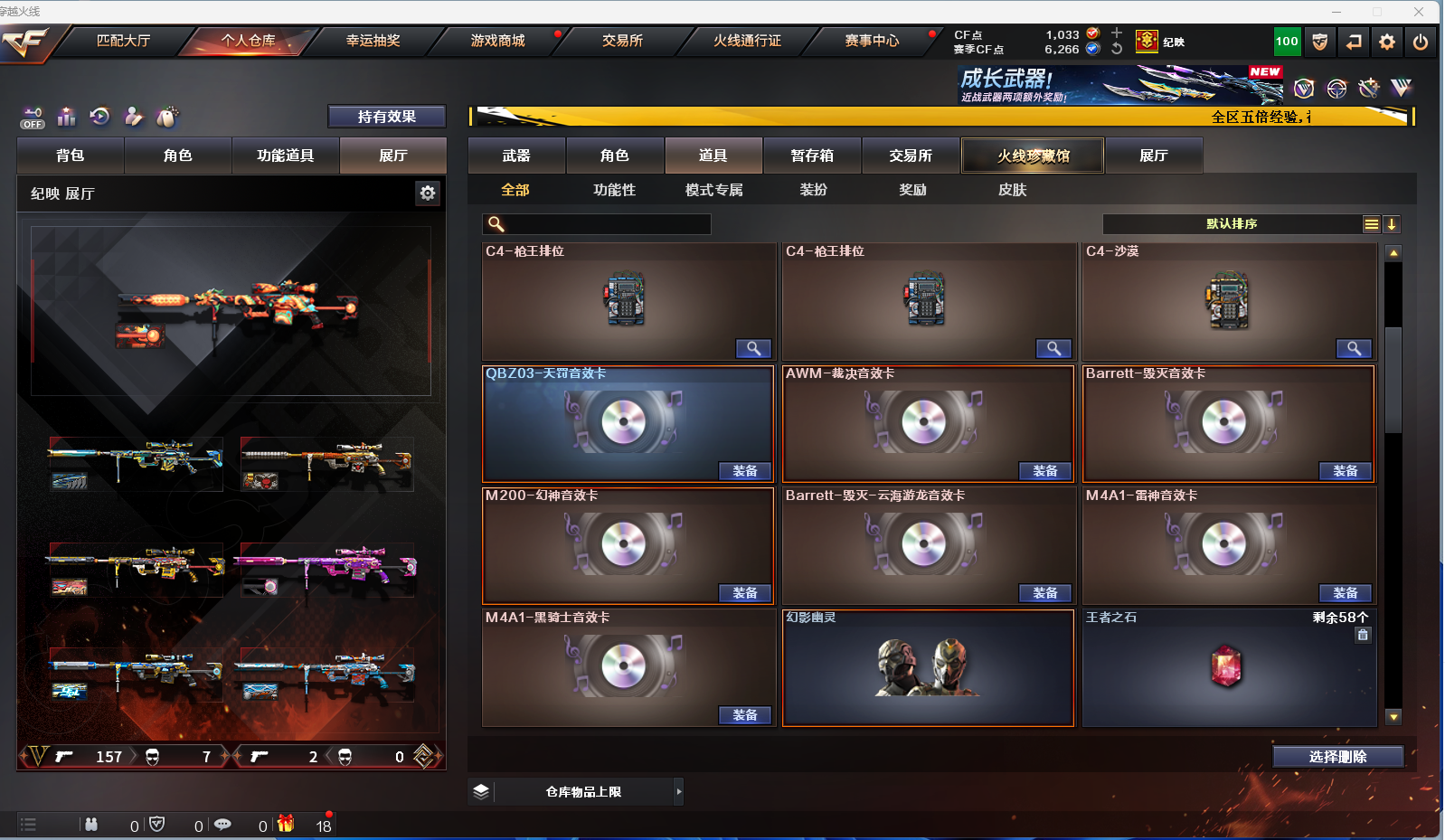Go to 幸运抽奖 lucky draw
Screen dimensions: 1445x840
click(x=373, y=41)
